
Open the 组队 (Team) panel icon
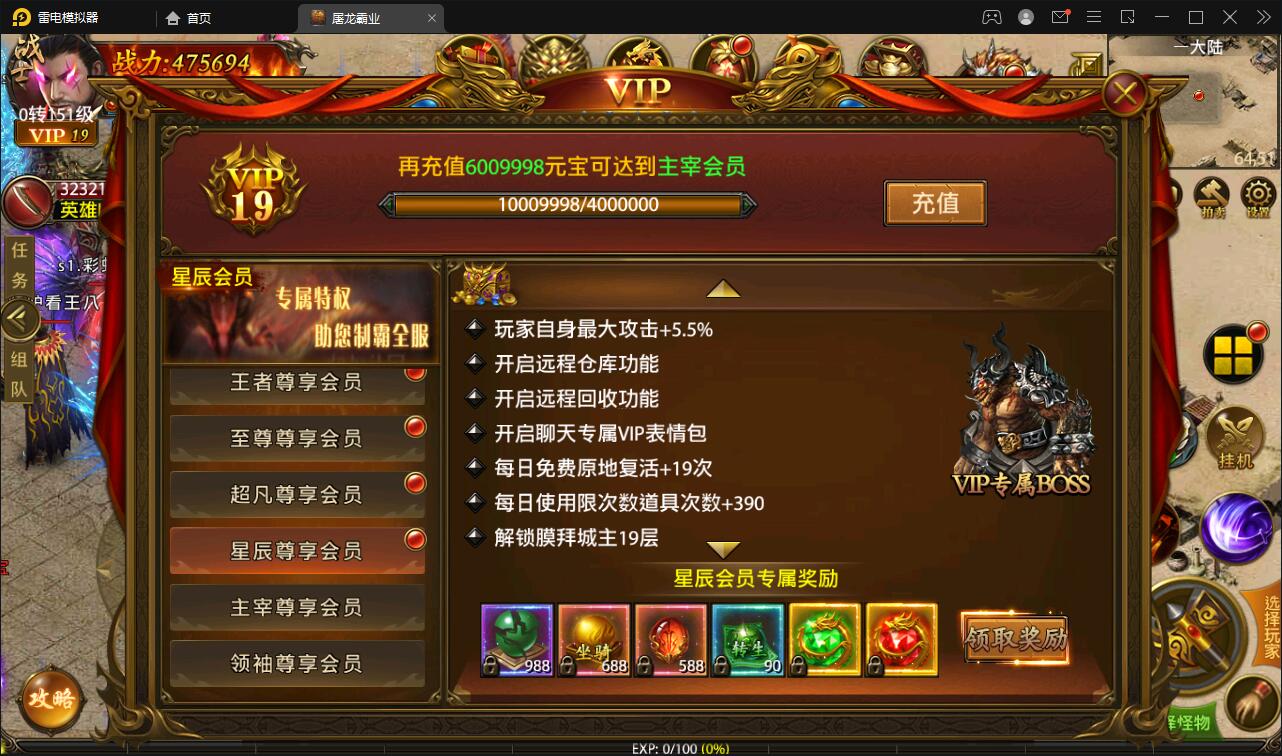[20, 372]
